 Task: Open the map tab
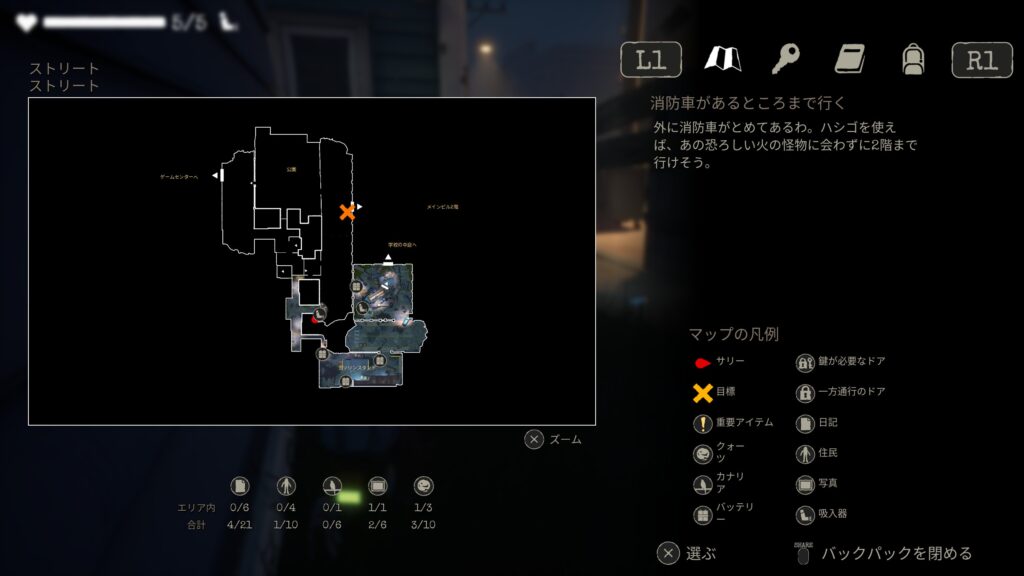pos(722,60)
